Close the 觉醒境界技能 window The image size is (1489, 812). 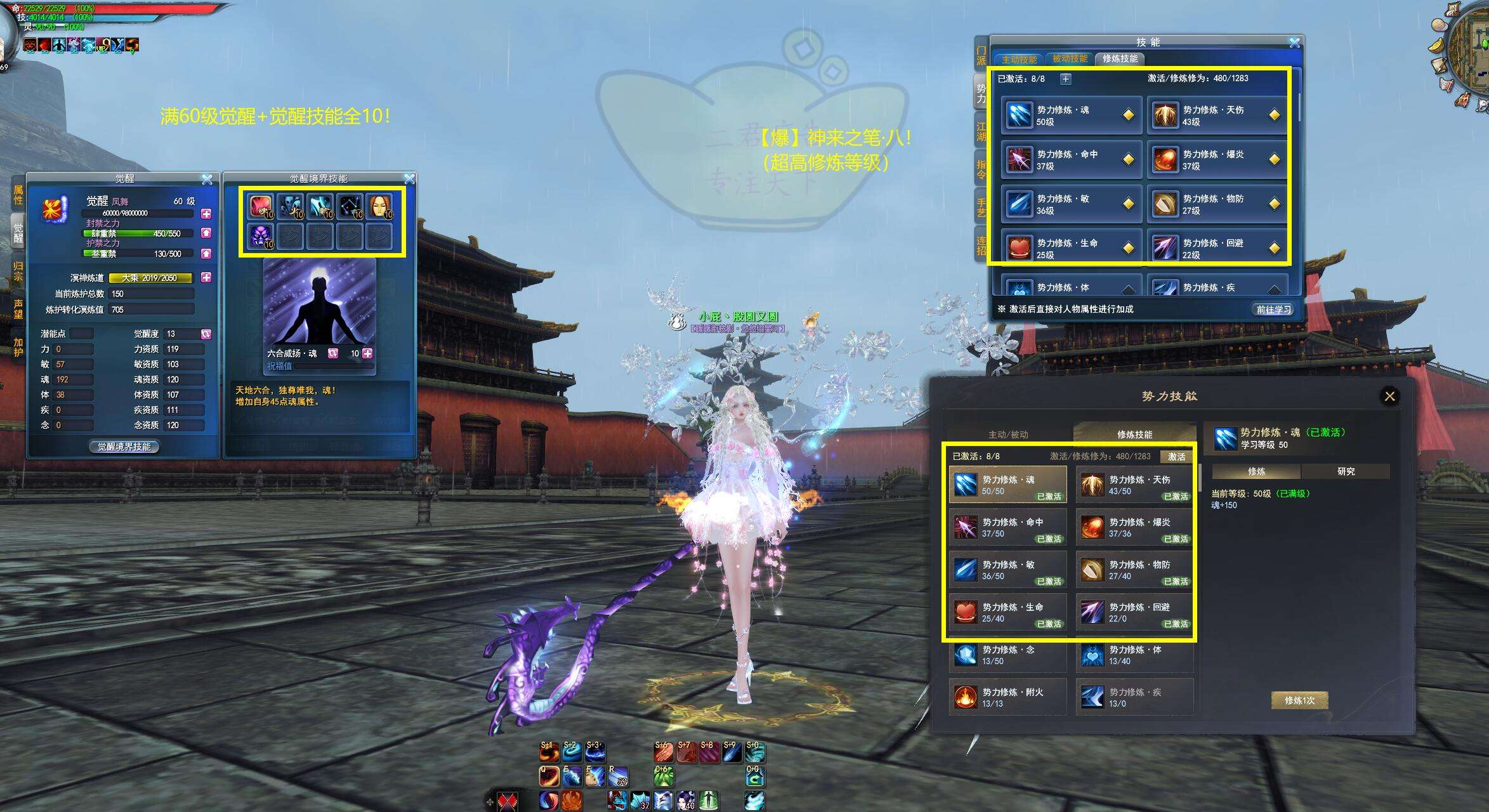[x=409, y=180]
